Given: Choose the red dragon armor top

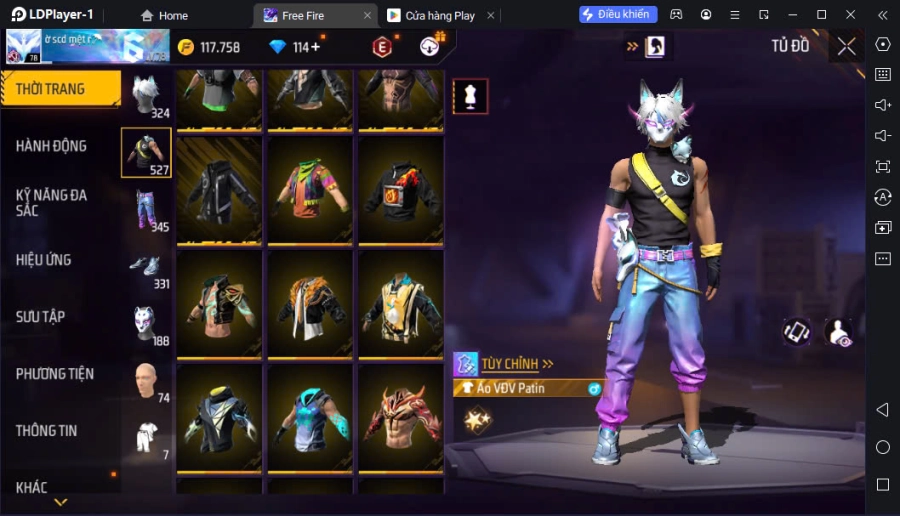Looking at the screenshot, I should [x=401, y=416].
